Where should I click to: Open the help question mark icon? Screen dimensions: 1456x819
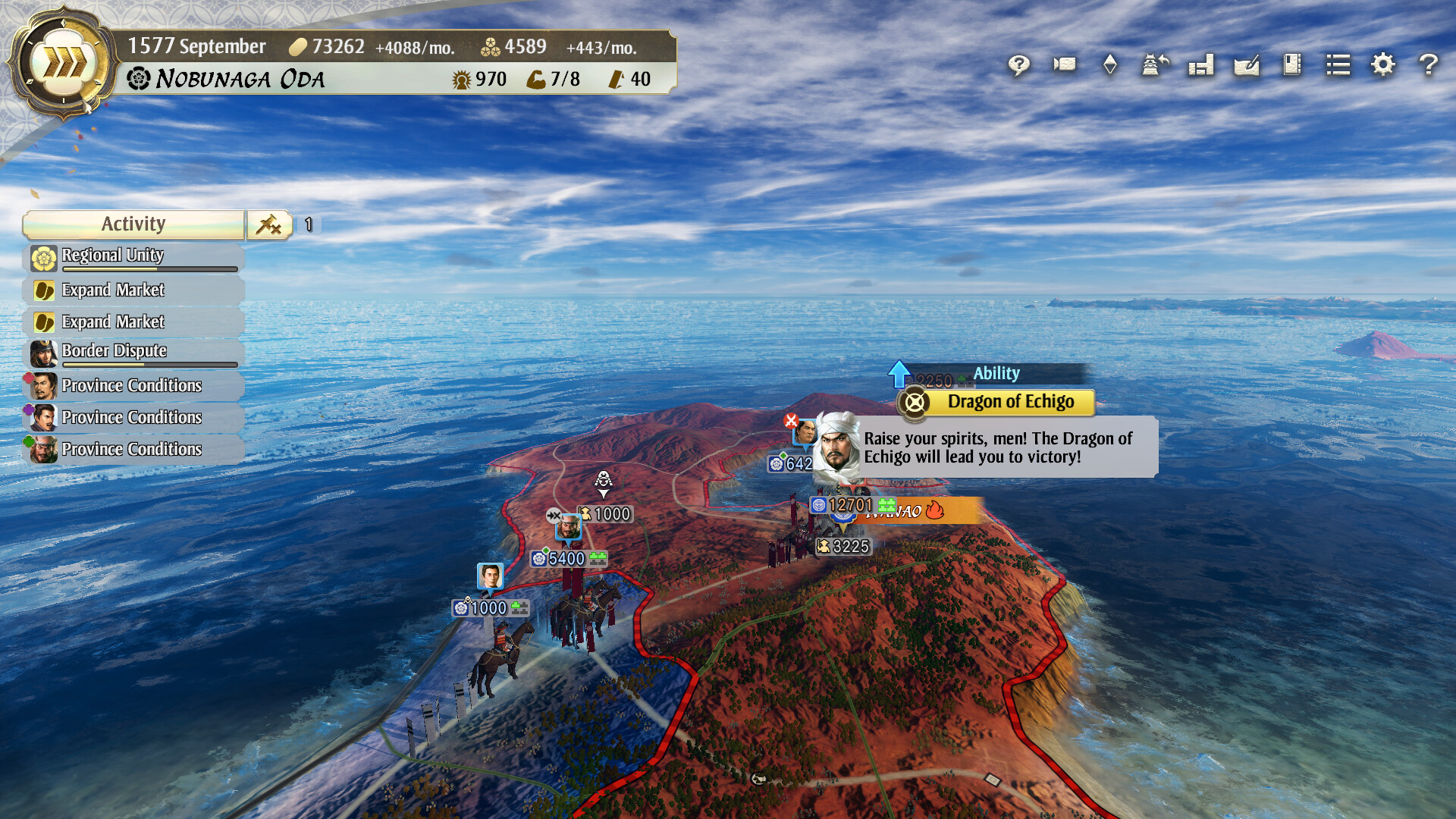pos(1428,66)
